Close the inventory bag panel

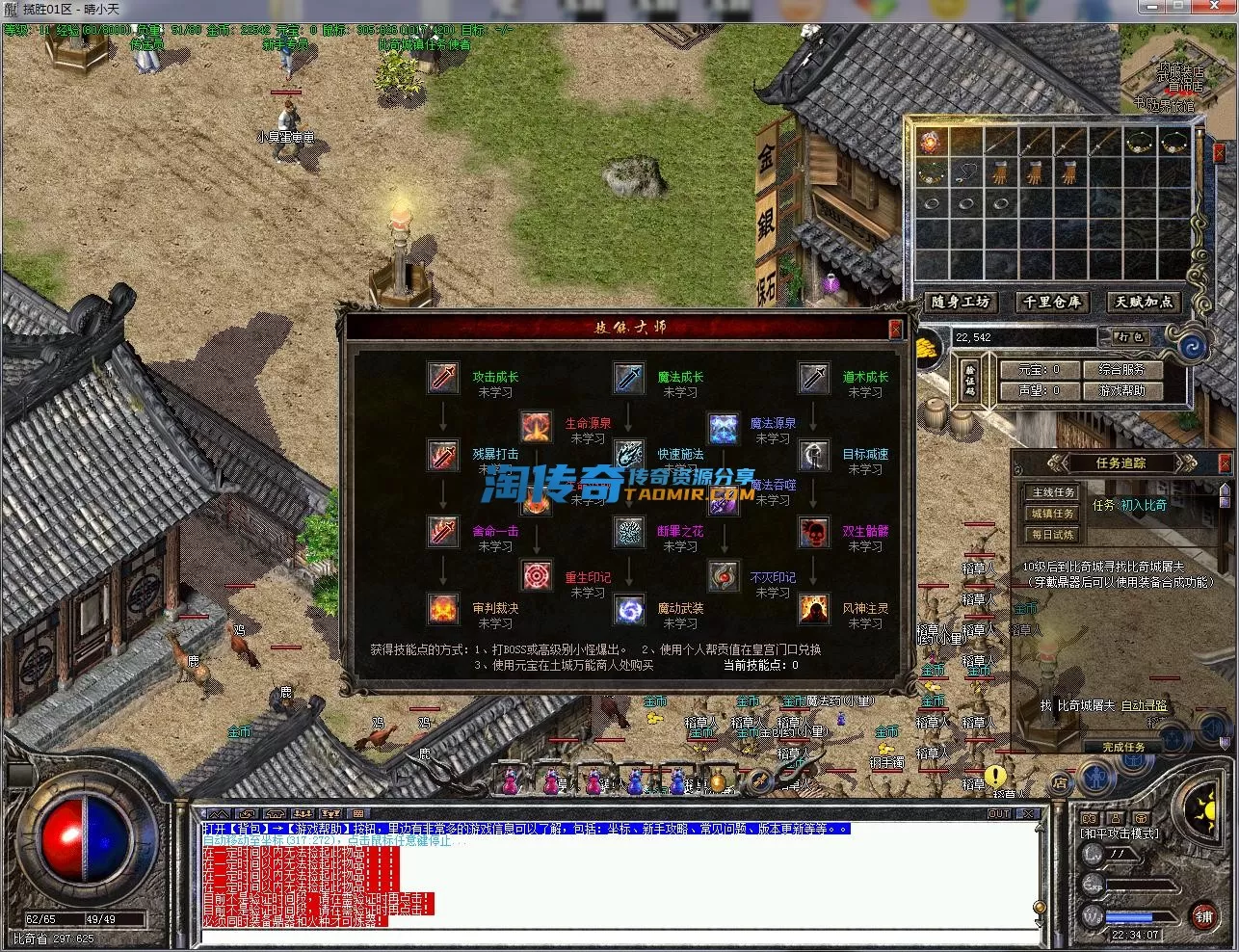pos(1219,153)
